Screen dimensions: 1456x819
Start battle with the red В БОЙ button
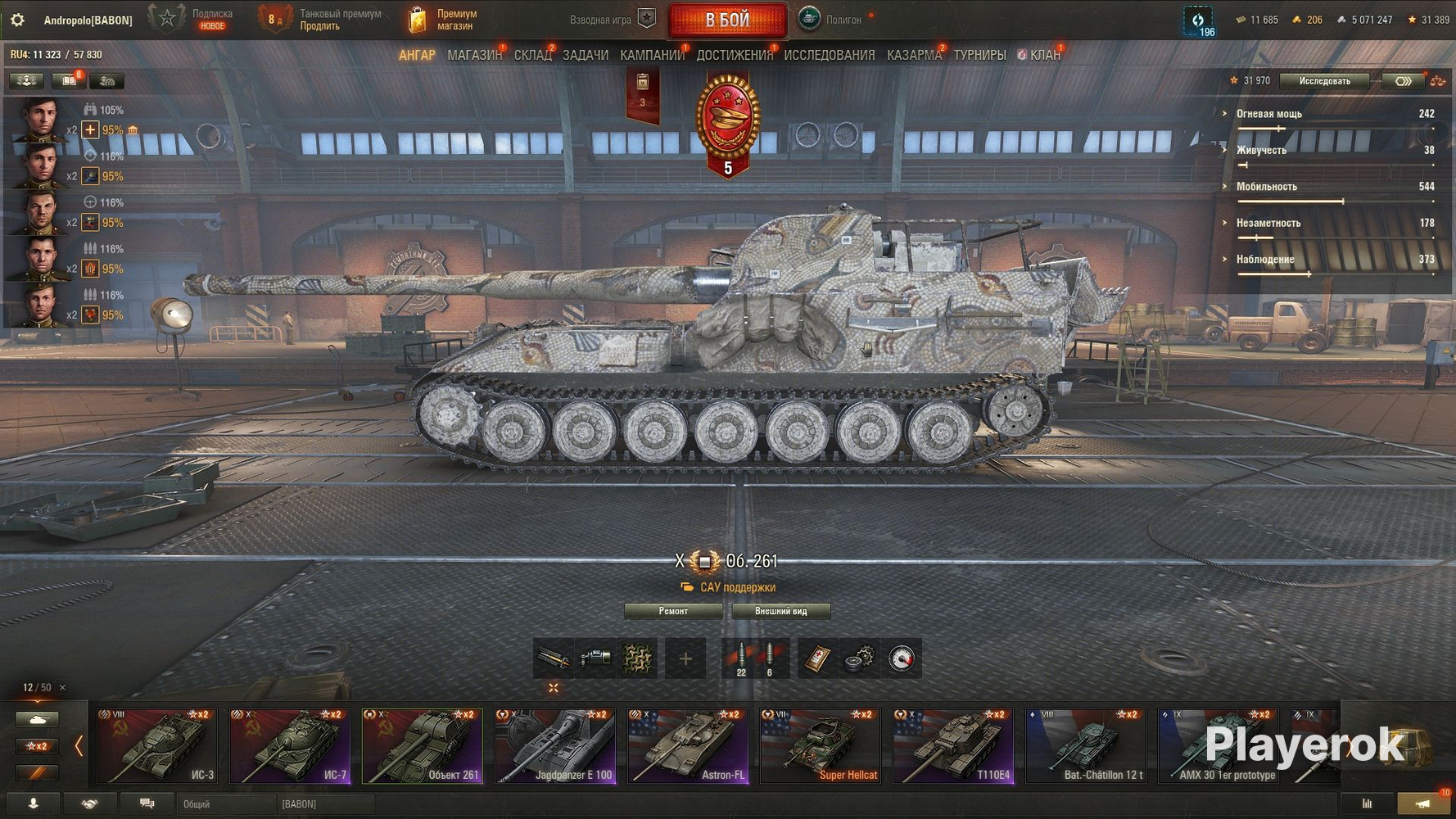tap(727, 20)
